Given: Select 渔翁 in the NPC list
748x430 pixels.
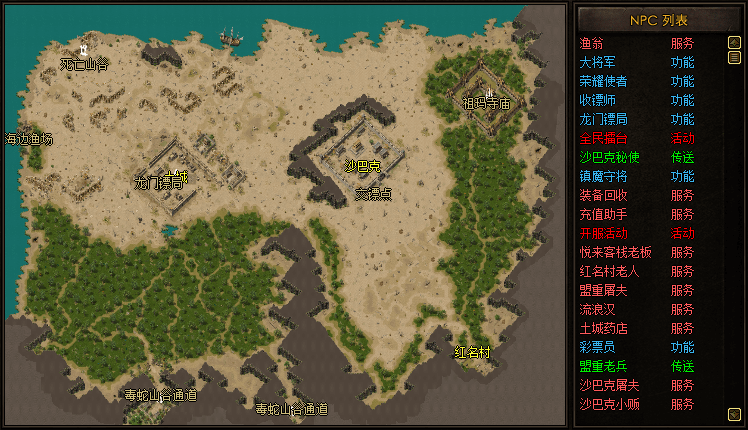Looking at the screenshot, I should (592, 43).
